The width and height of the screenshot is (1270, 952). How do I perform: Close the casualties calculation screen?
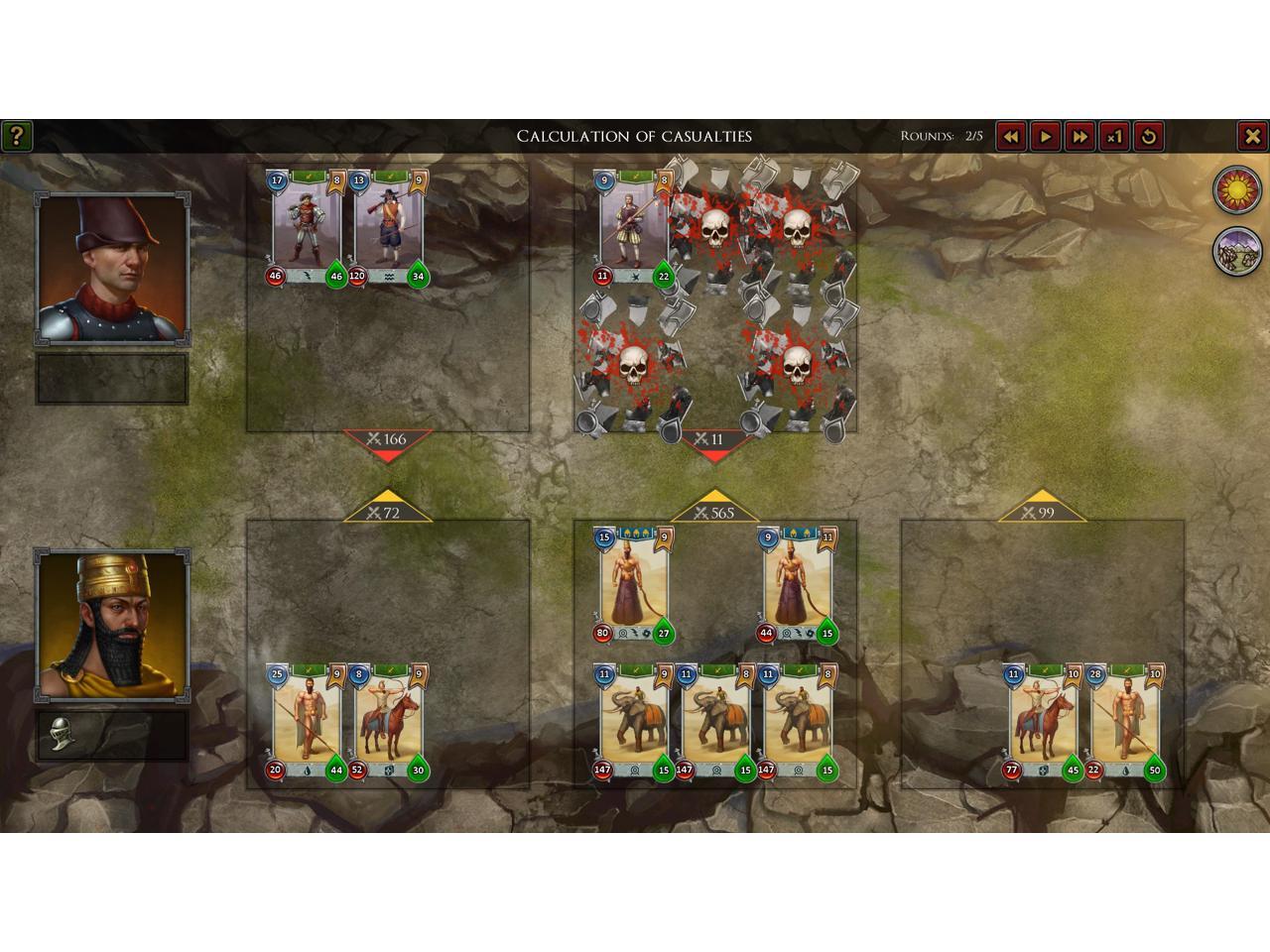[1252, 136]
